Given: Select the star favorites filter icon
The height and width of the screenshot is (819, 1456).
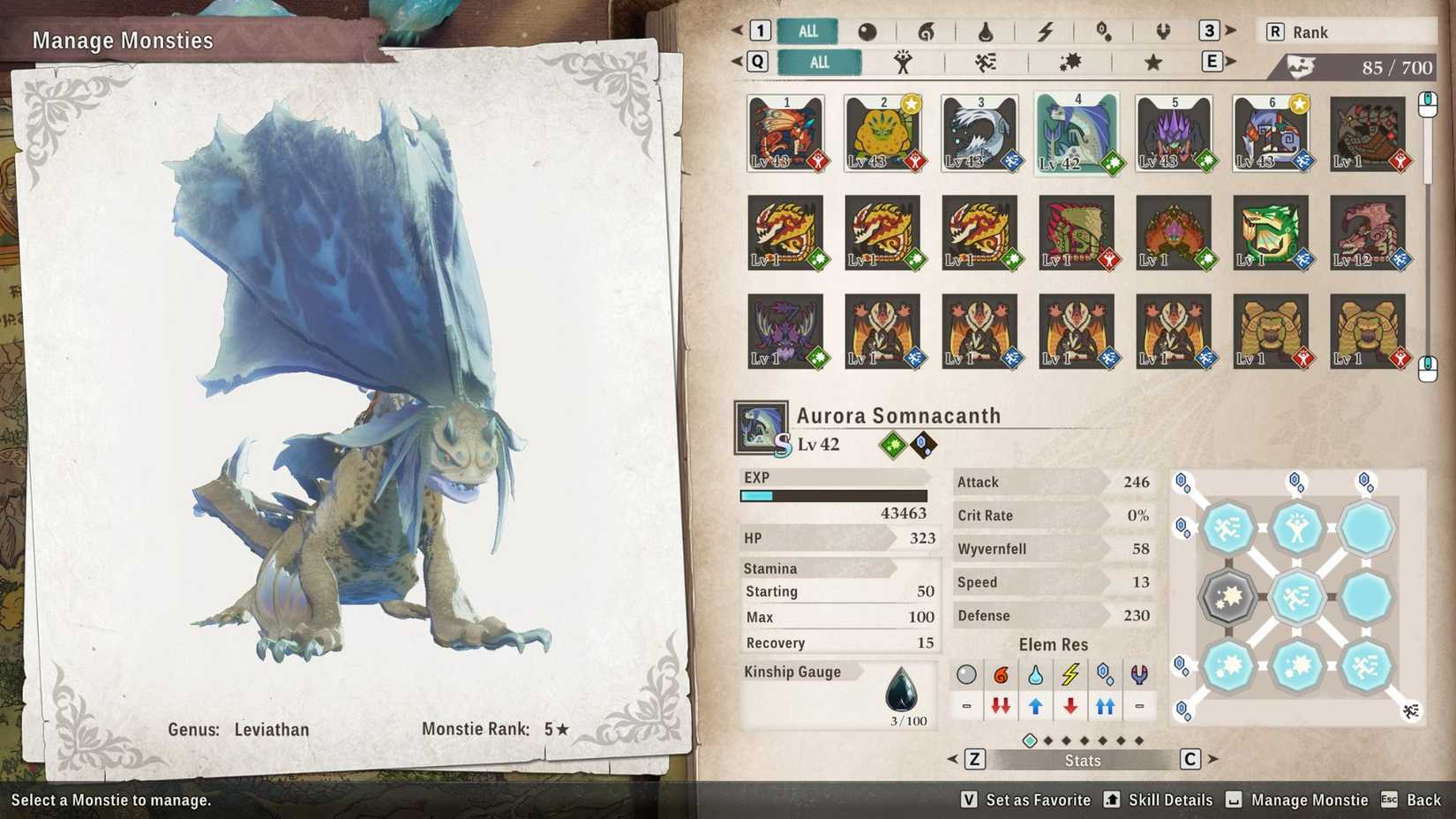Looking at the screenshot, I should [x=1152, y=62].
